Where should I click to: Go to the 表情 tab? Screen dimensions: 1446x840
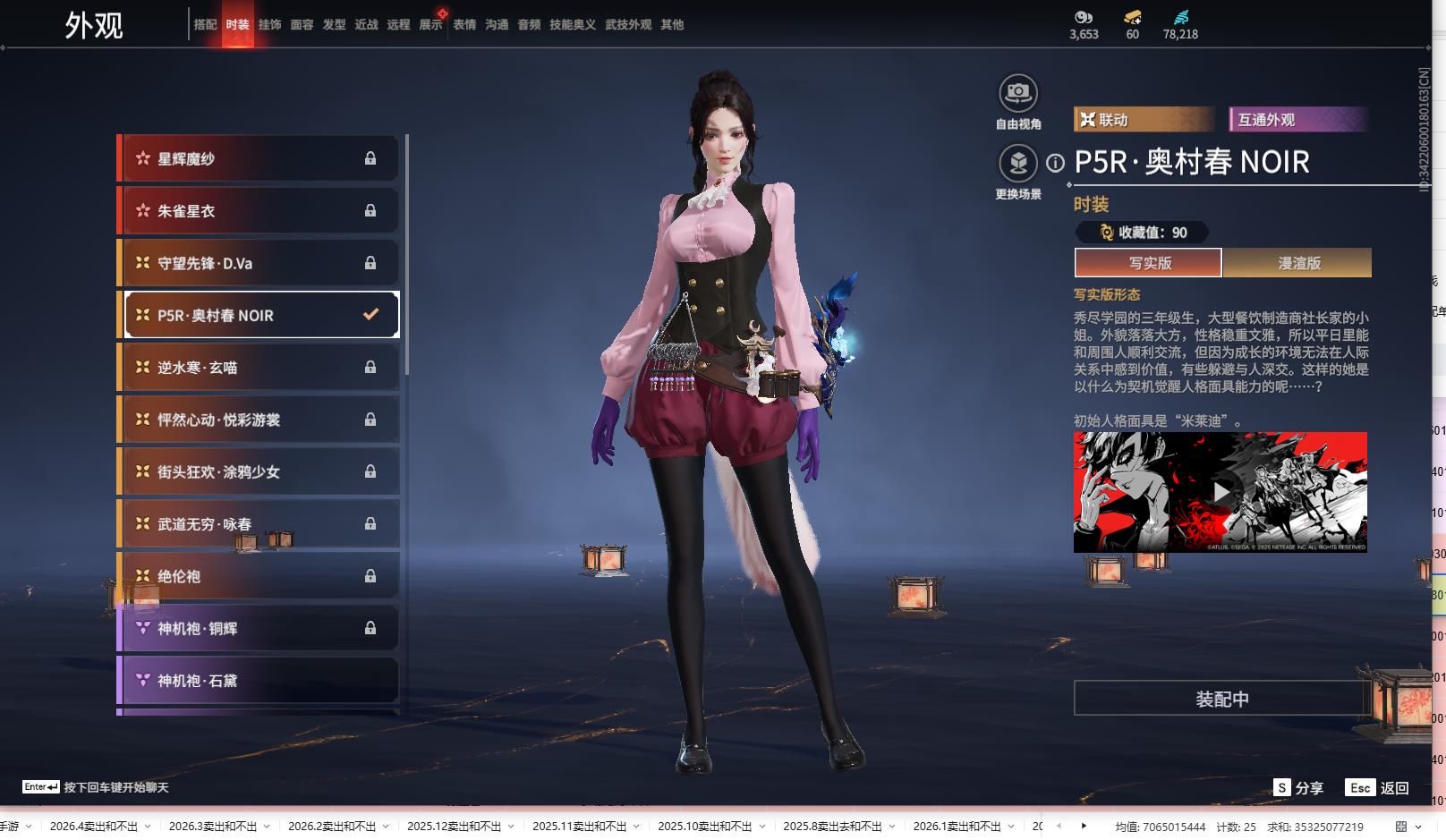464,25
